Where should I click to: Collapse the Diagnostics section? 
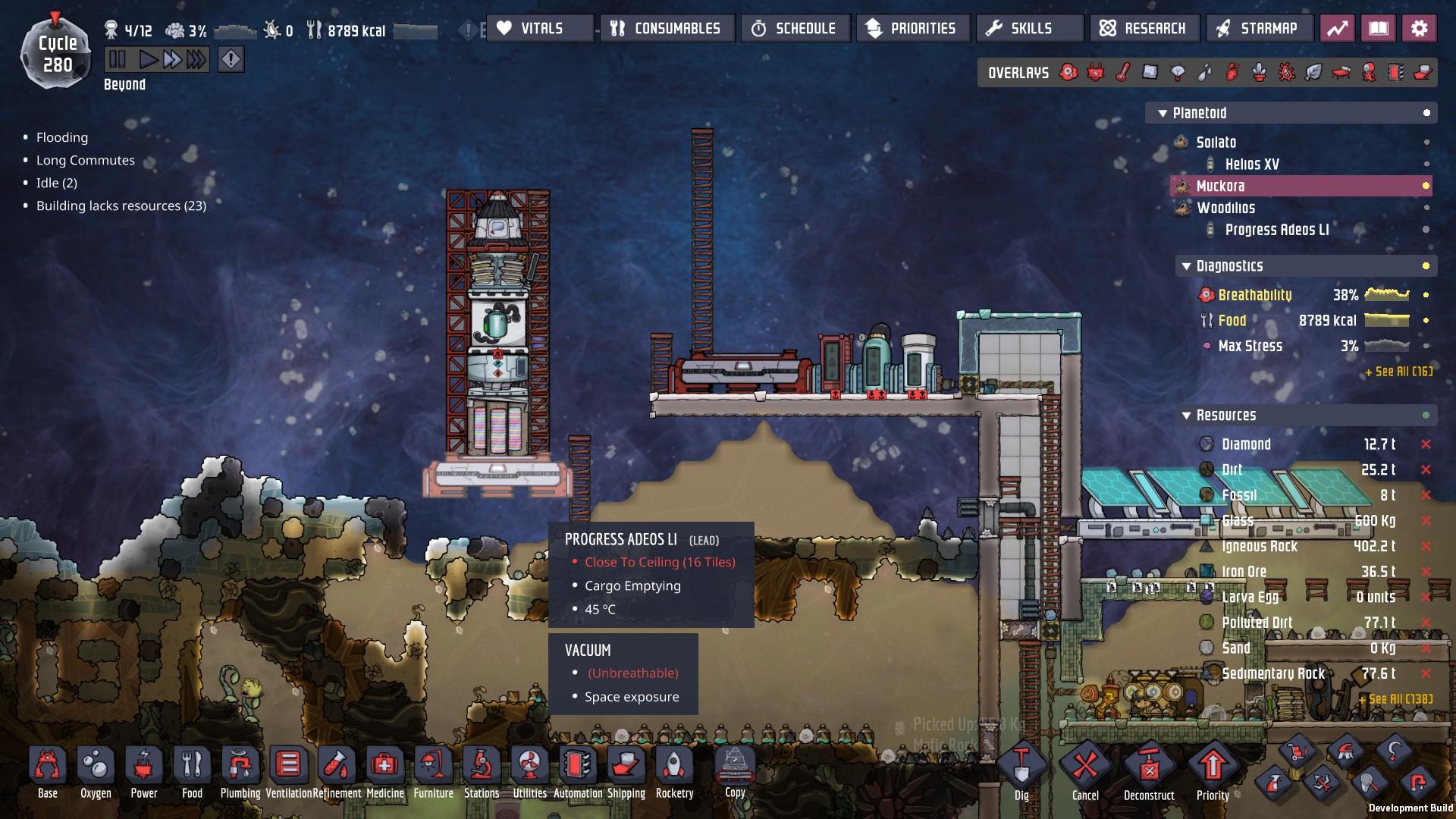tap(1187, 266)
